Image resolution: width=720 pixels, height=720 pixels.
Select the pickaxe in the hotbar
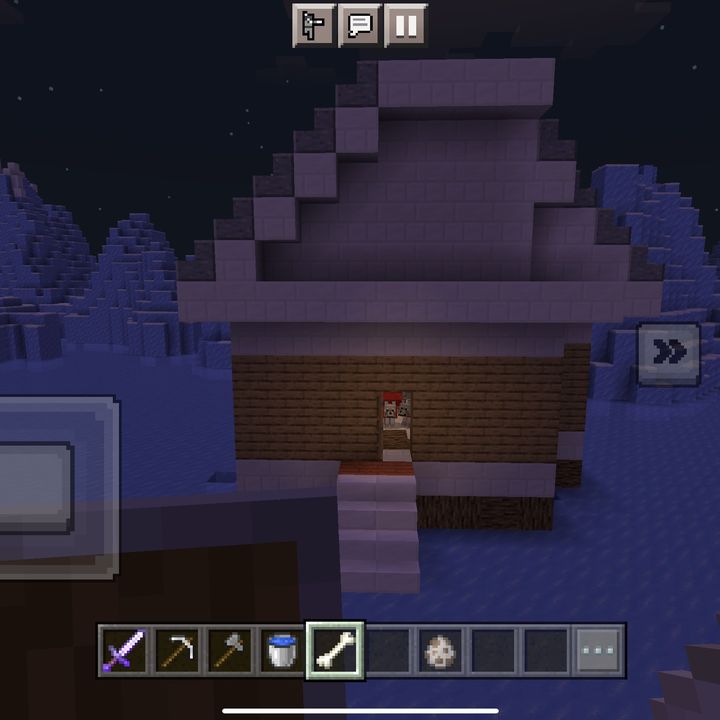(x=178, y=651)
